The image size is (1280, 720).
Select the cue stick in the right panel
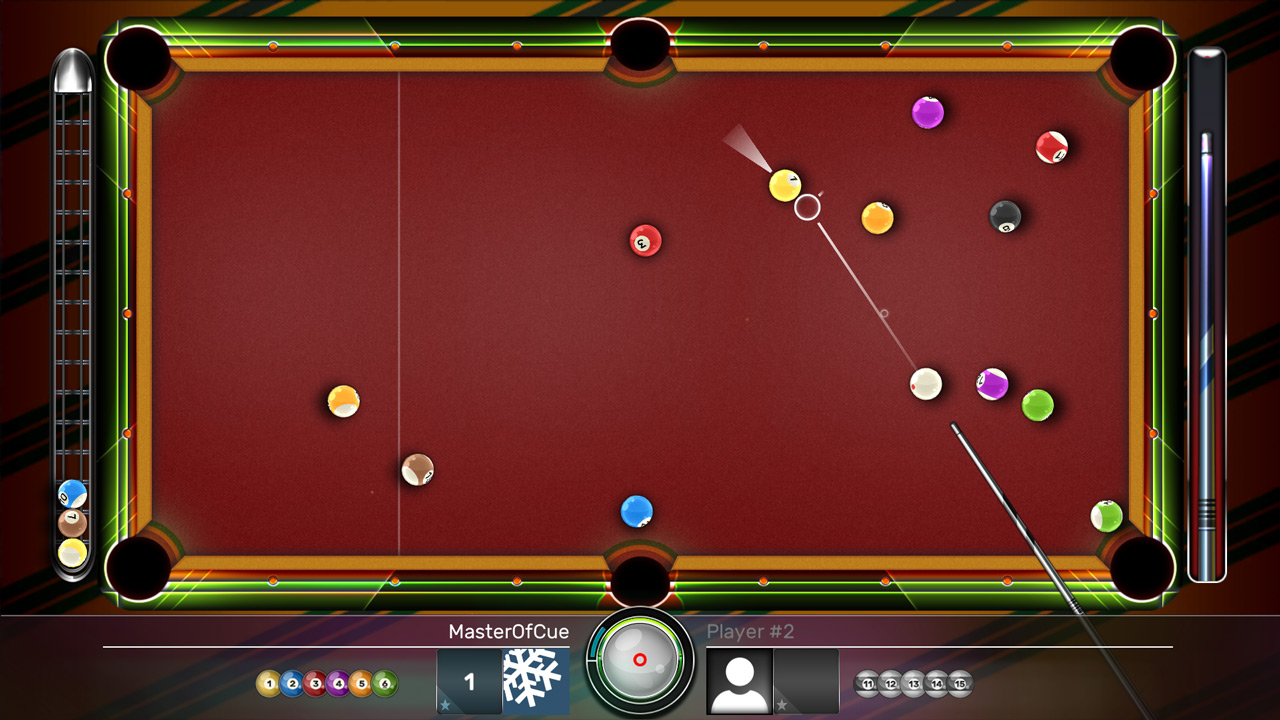click(x=1207, y=310)
